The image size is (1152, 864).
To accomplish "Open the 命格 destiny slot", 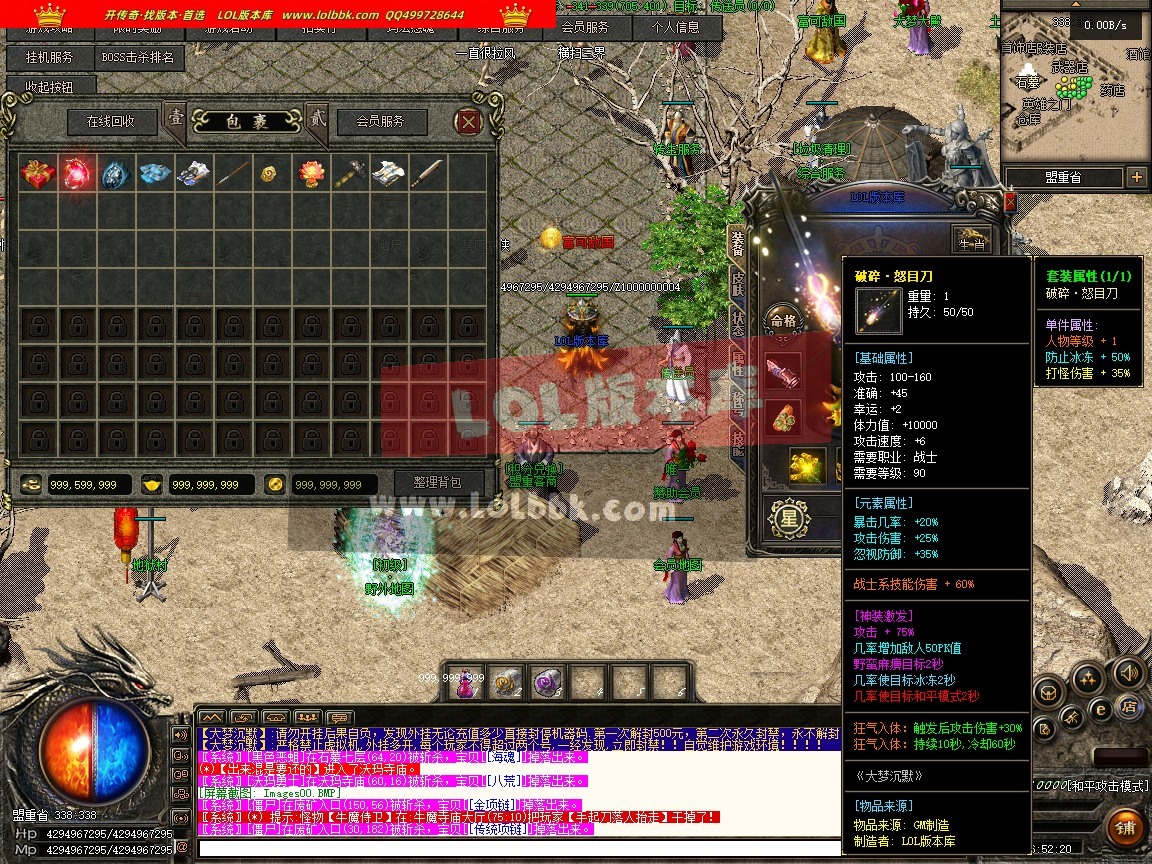I will (x=783, y=322).
